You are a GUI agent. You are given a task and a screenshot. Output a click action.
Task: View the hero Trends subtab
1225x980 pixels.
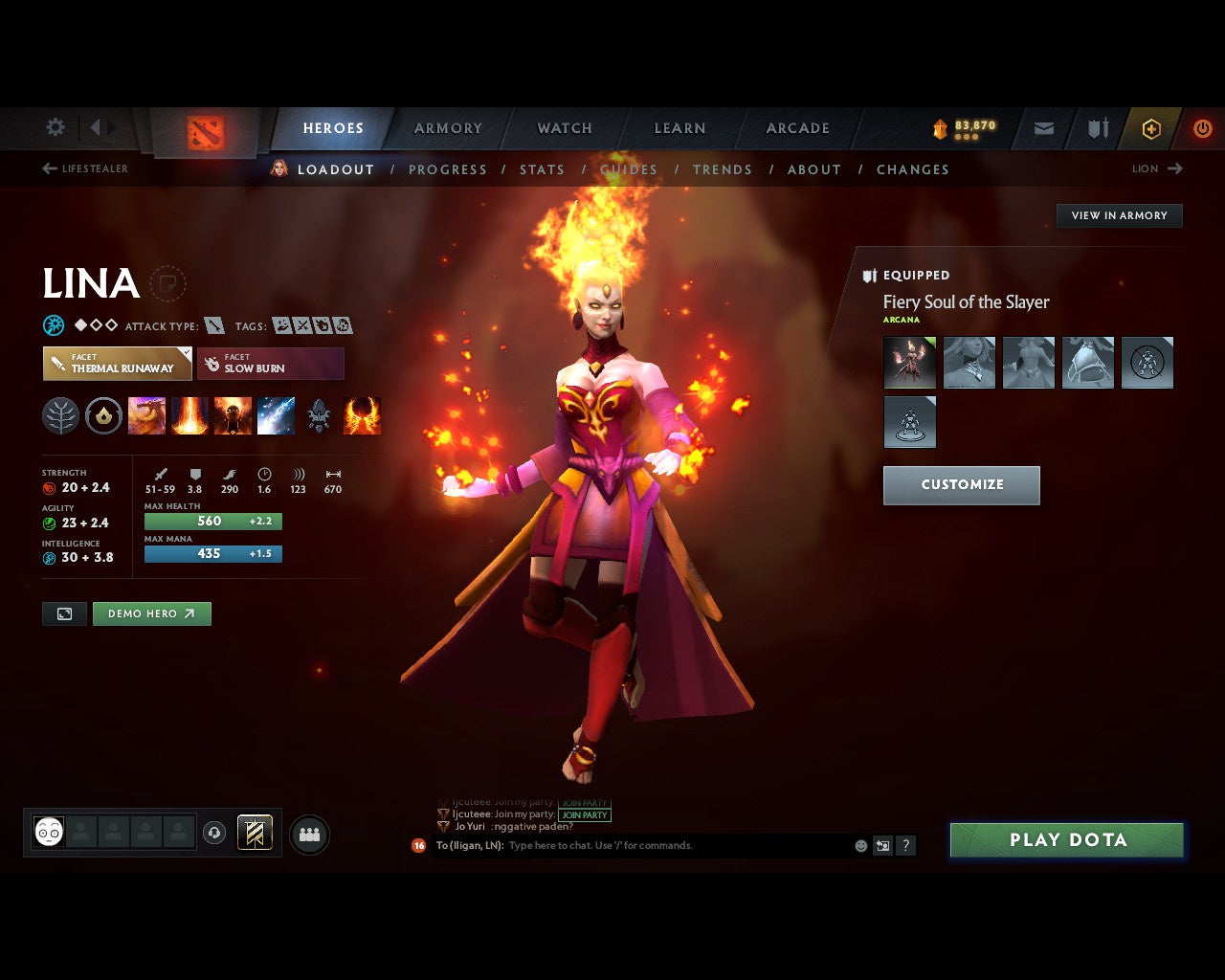pos(723,169)
